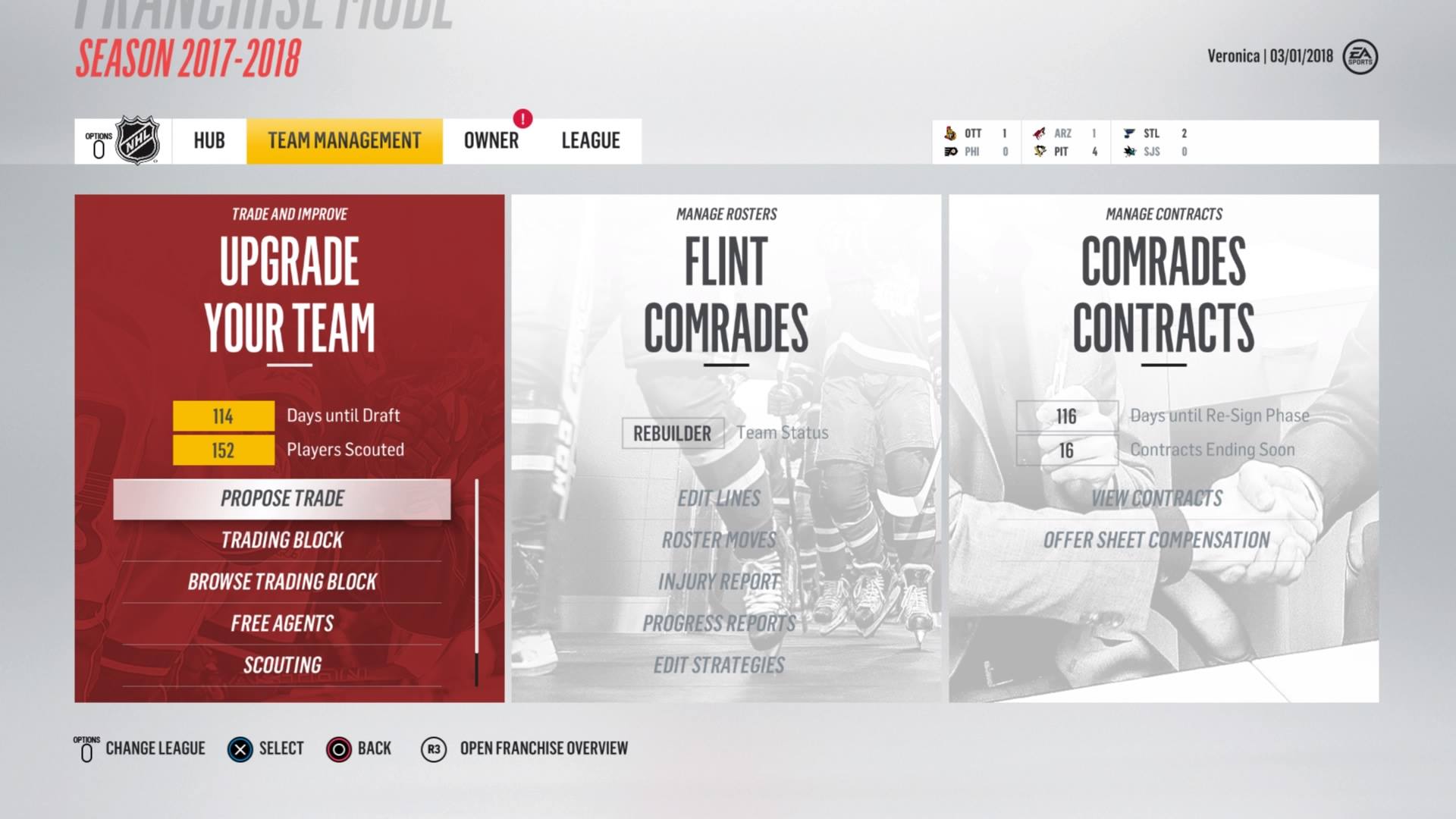This screenshot has height=819, width=1456.
Task: Click the OTT vs PHI score
Action: [977, 143]
